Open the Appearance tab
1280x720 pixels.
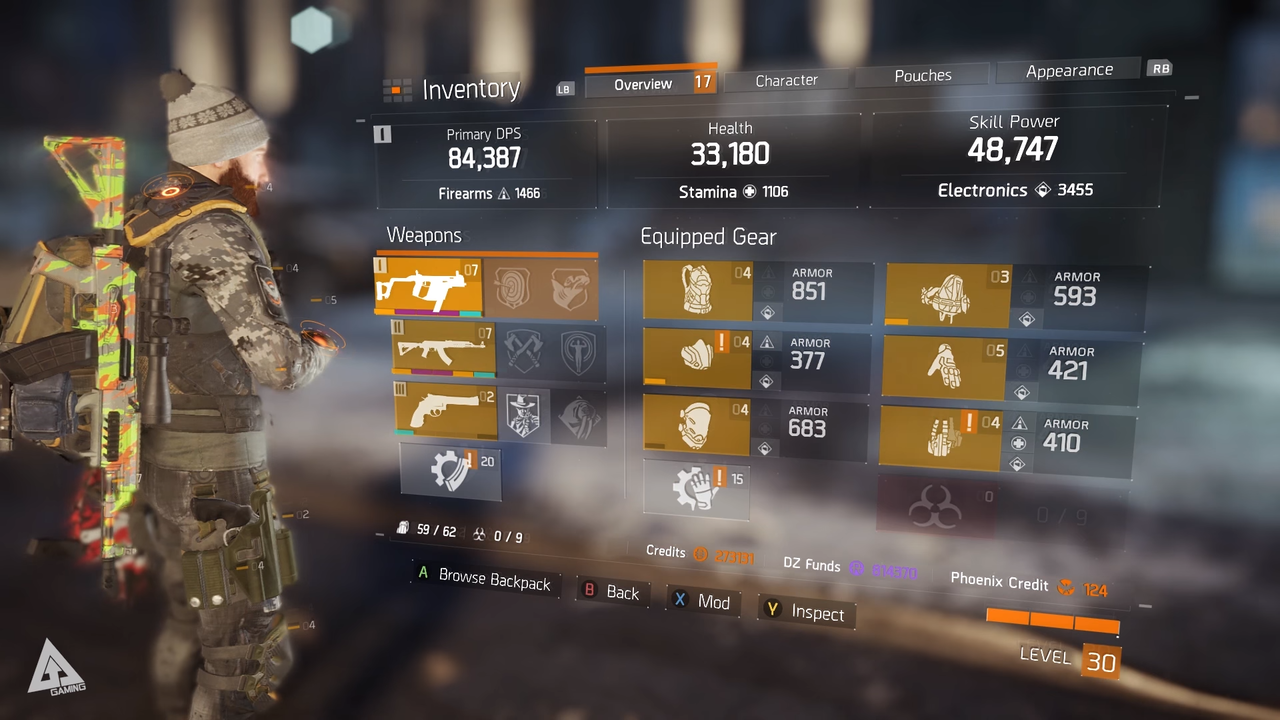click(1069, 70)
